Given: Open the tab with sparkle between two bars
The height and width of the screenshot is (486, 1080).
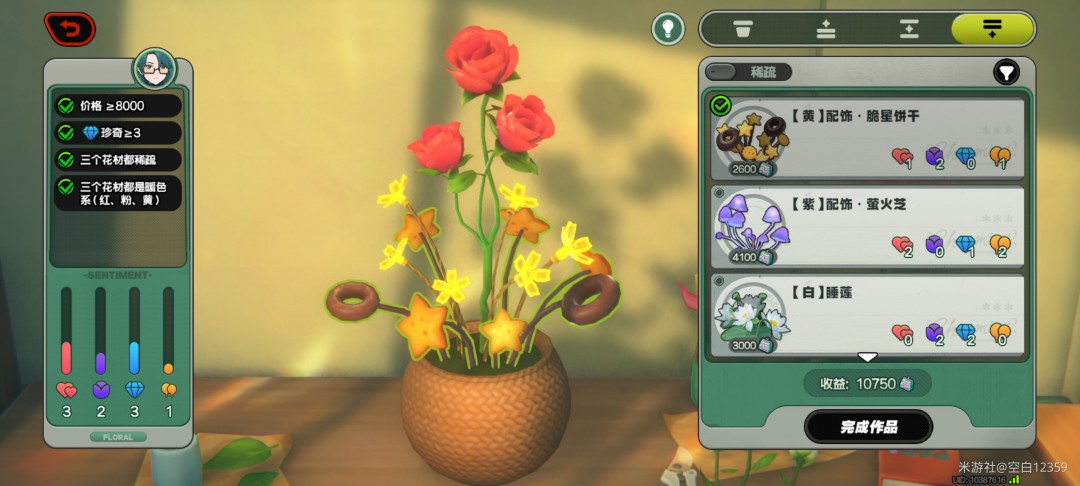Looking at the screenshot, I should [909, 29].
